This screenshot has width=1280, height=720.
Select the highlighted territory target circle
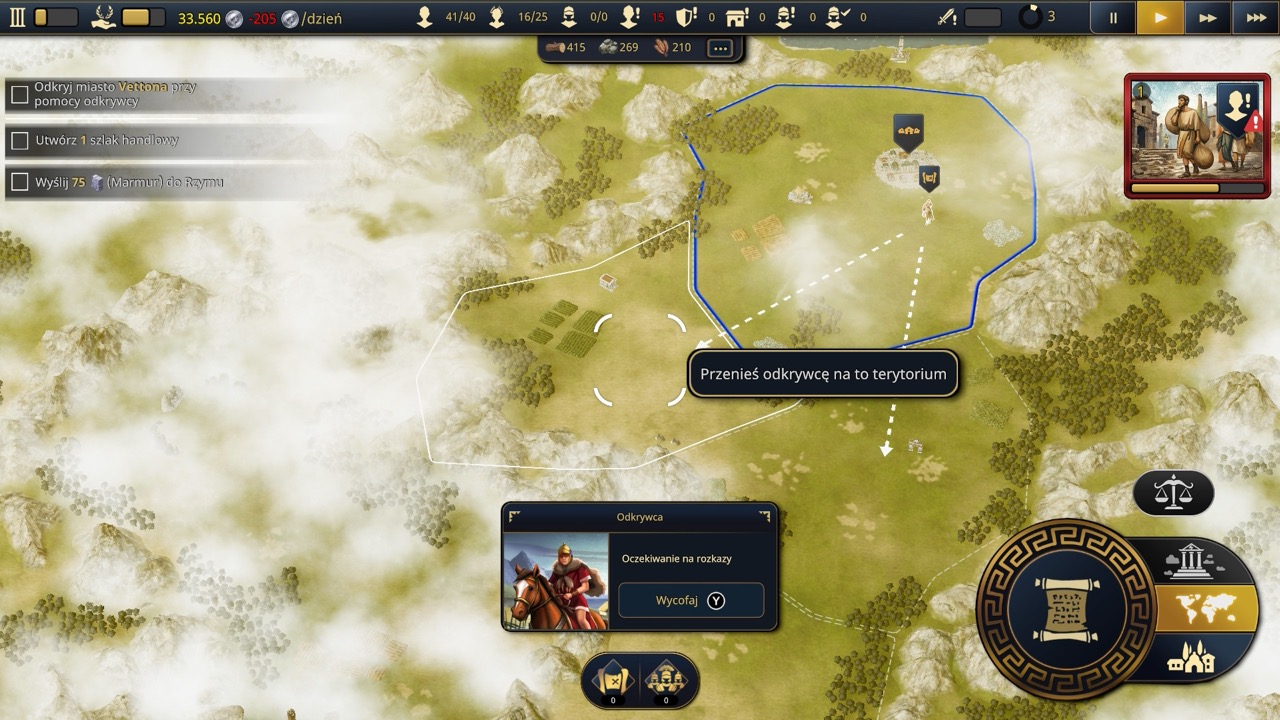[x=640, y=359]
